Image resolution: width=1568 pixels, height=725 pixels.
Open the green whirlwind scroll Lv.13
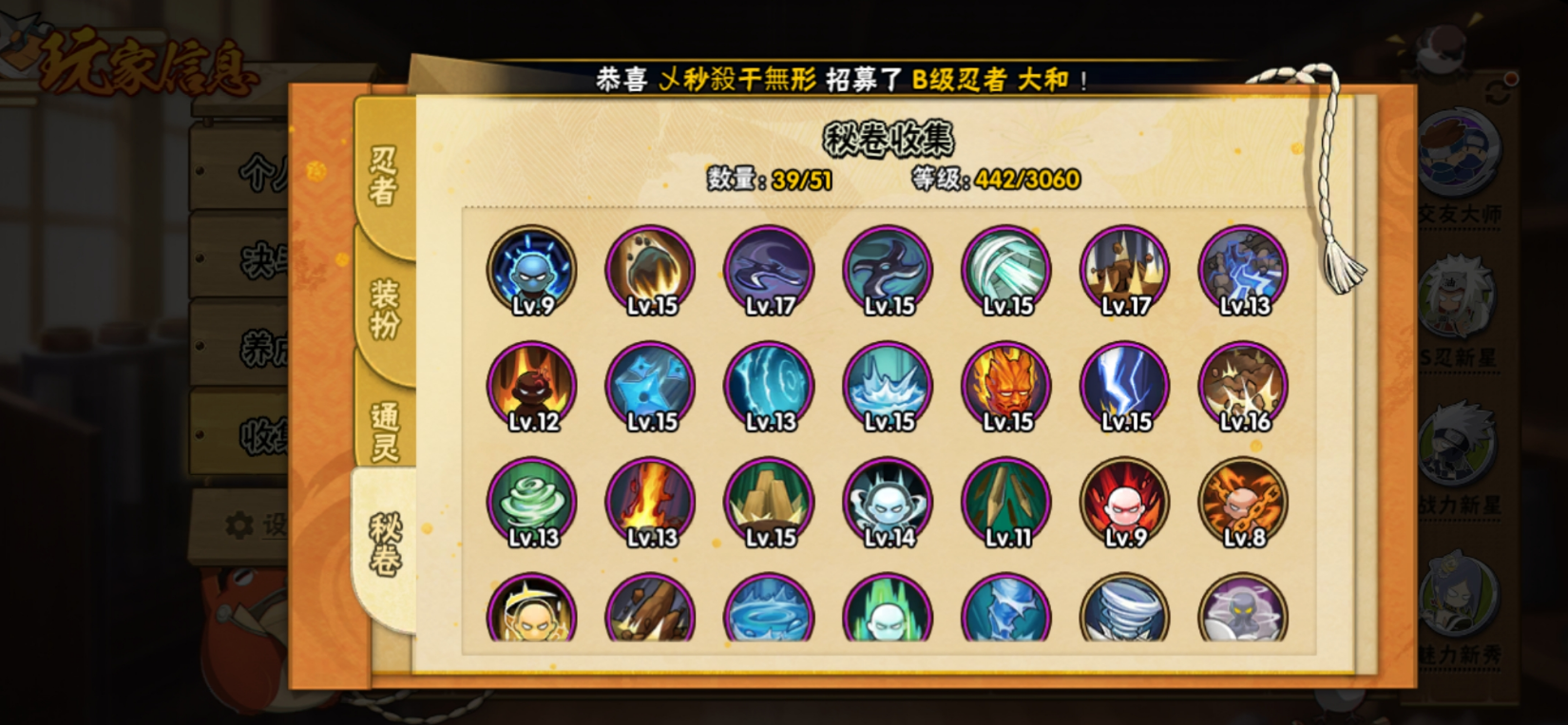532,503
